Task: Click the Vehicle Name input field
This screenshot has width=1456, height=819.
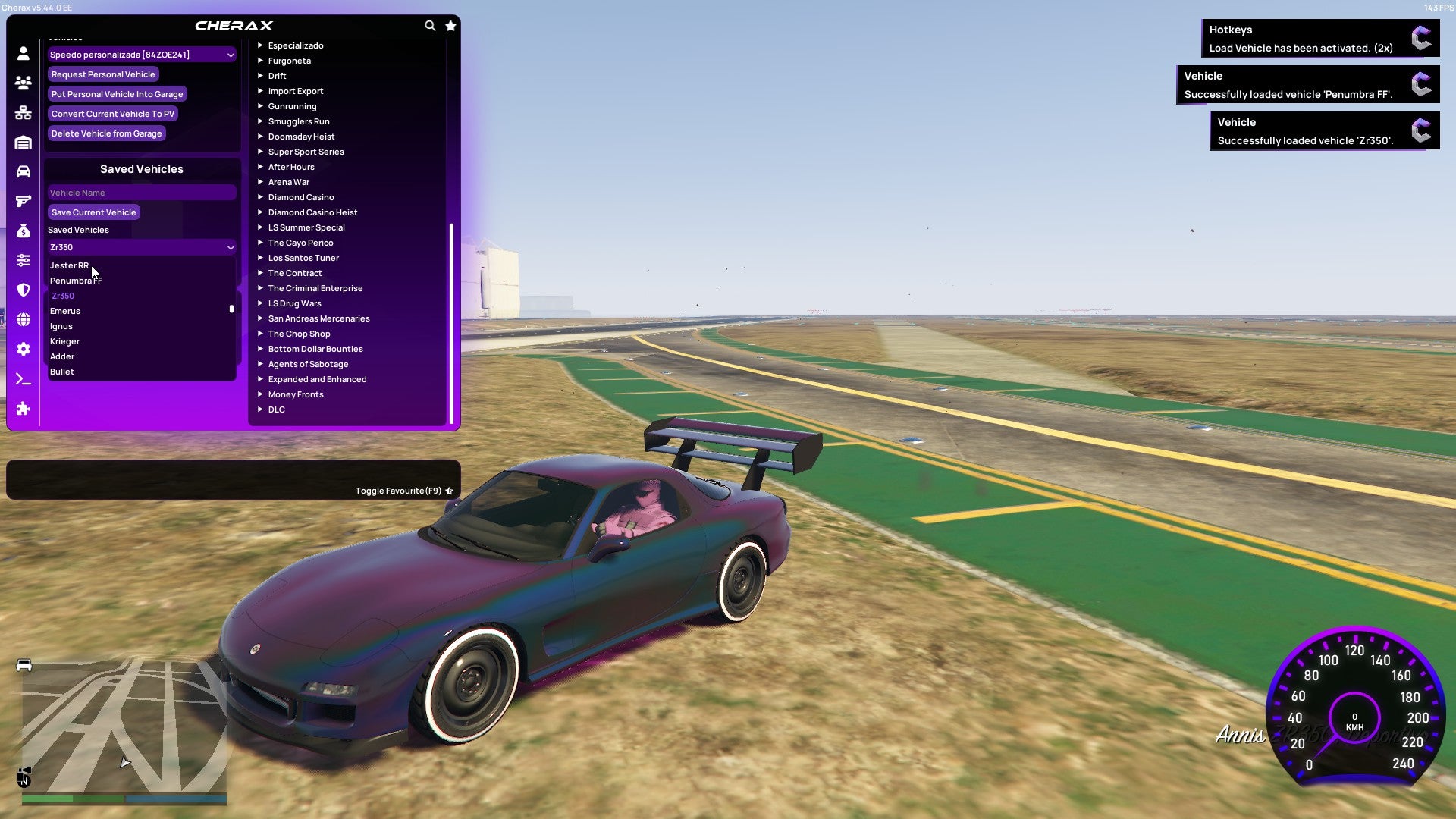Action: tap(141, 192)
